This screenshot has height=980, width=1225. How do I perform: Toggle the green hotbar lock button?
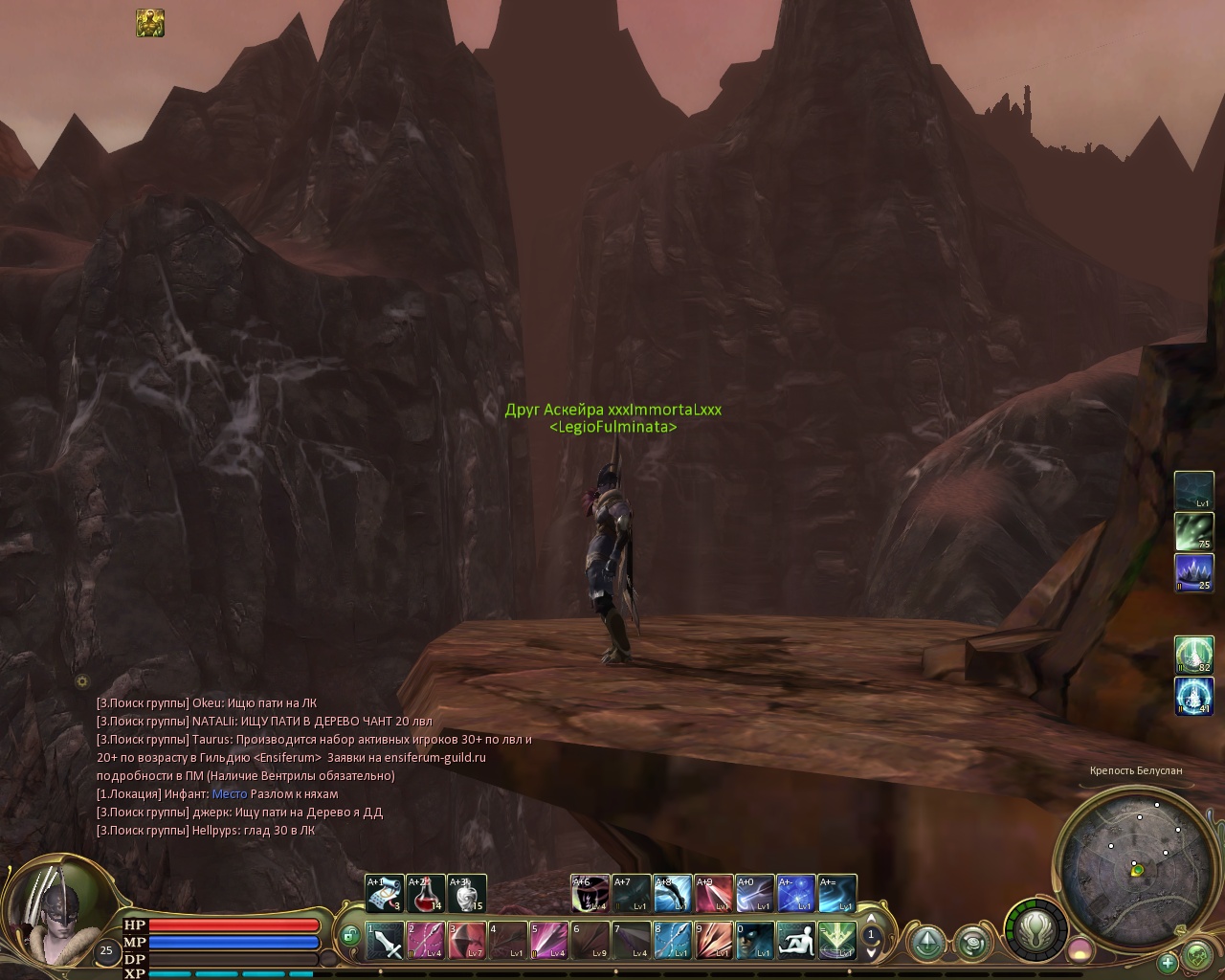tap(350, 935)
